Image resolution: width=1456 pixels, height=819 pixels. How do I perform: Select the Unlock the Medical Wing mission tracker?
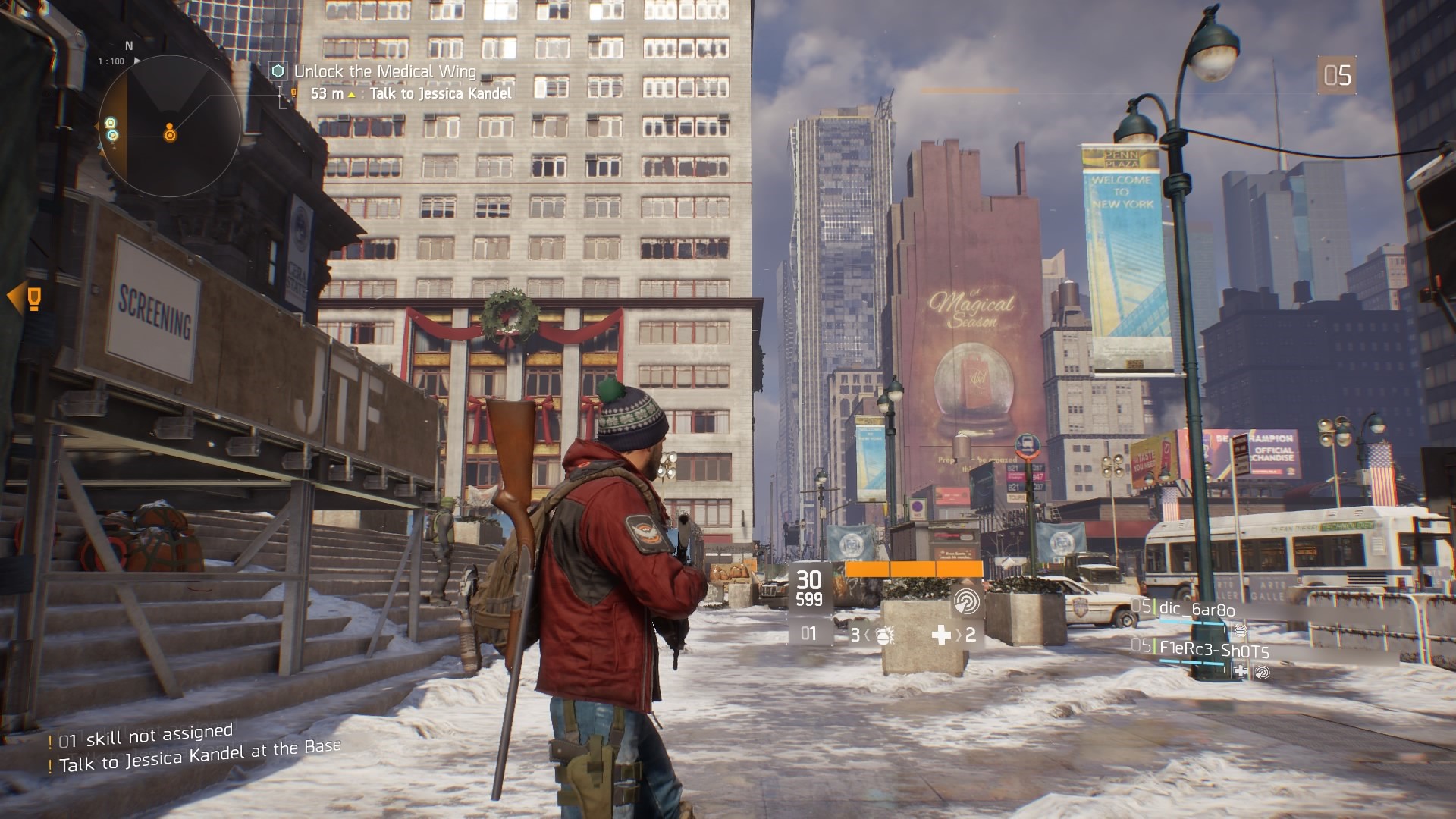pos(384,72)
